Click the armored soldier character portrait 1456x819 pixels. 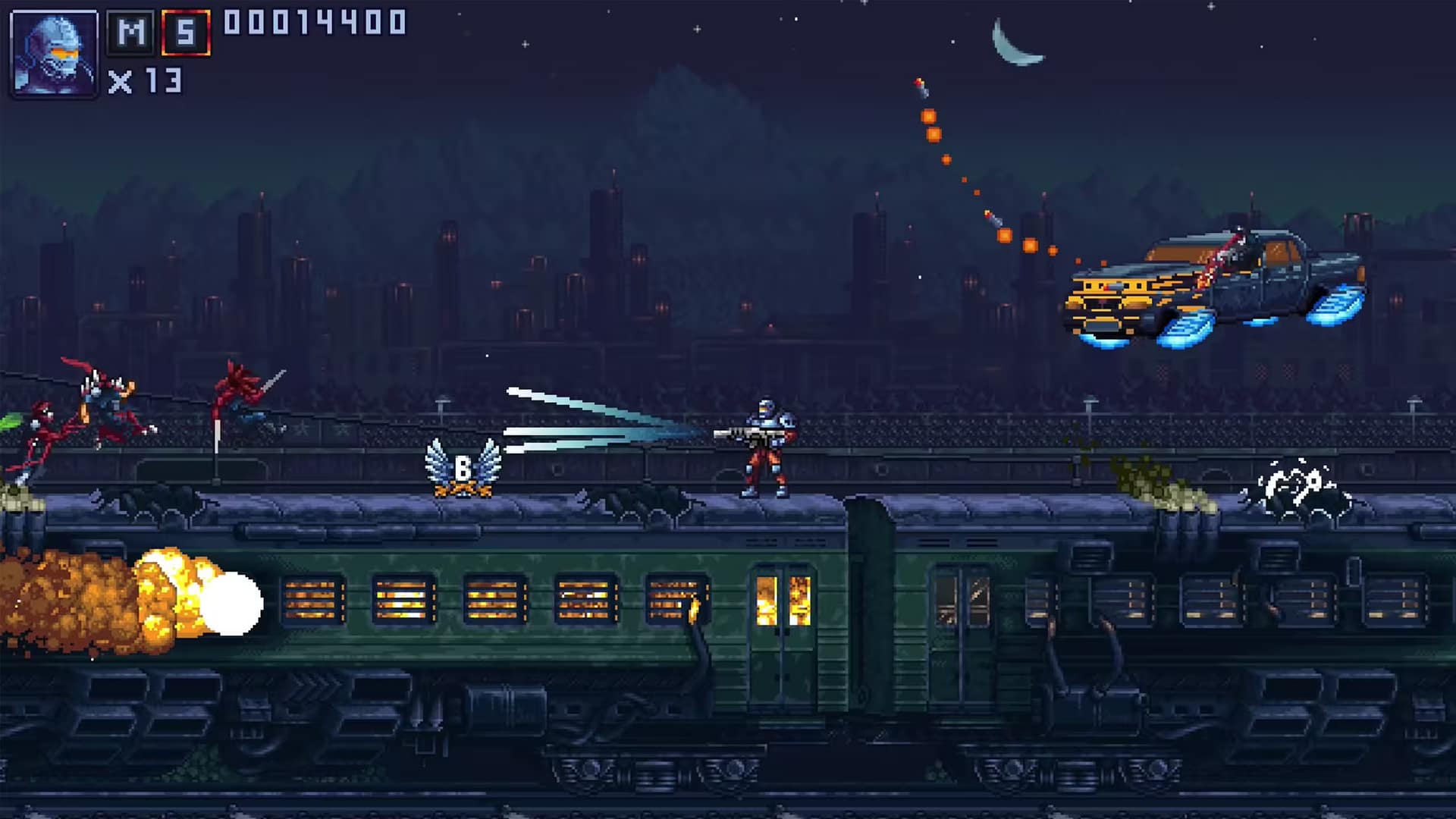[54, 53]
